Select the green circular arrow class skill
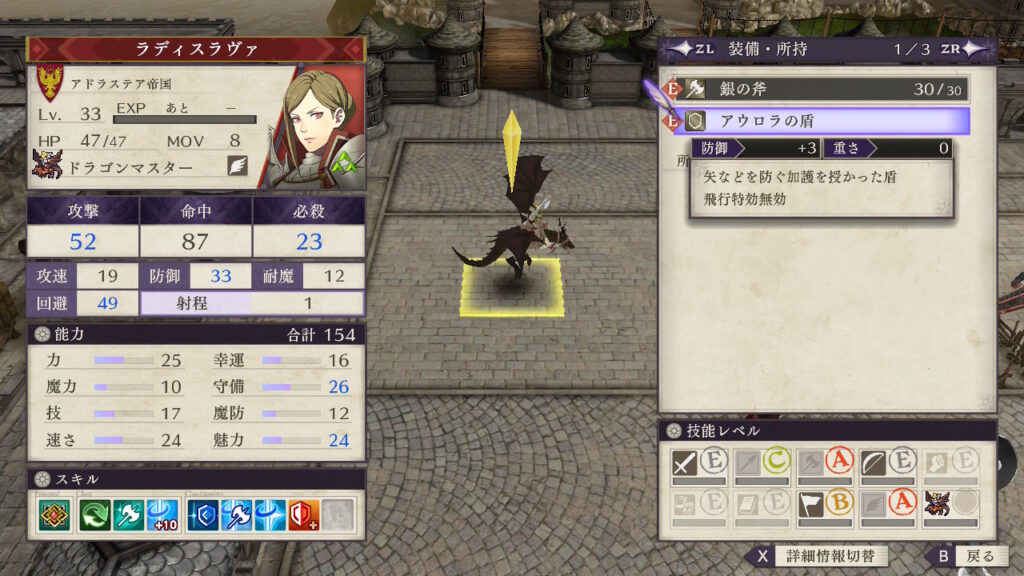The width and height of the screenshot is (1024, 576). tap(97, 514)
